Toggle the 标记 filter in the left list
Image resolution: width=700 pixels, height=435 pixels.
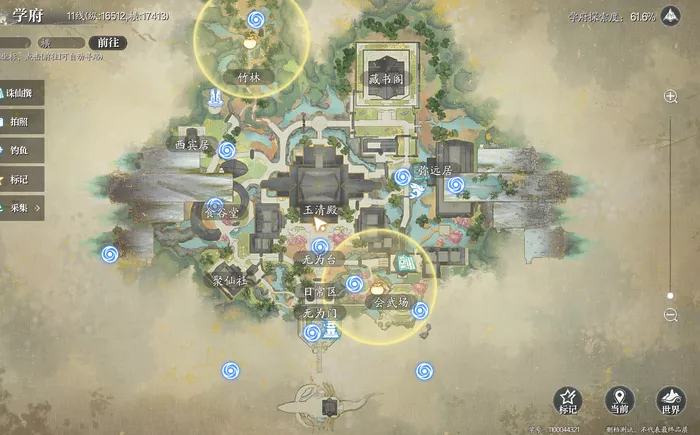pyautogui.click(x=22, y=180)
